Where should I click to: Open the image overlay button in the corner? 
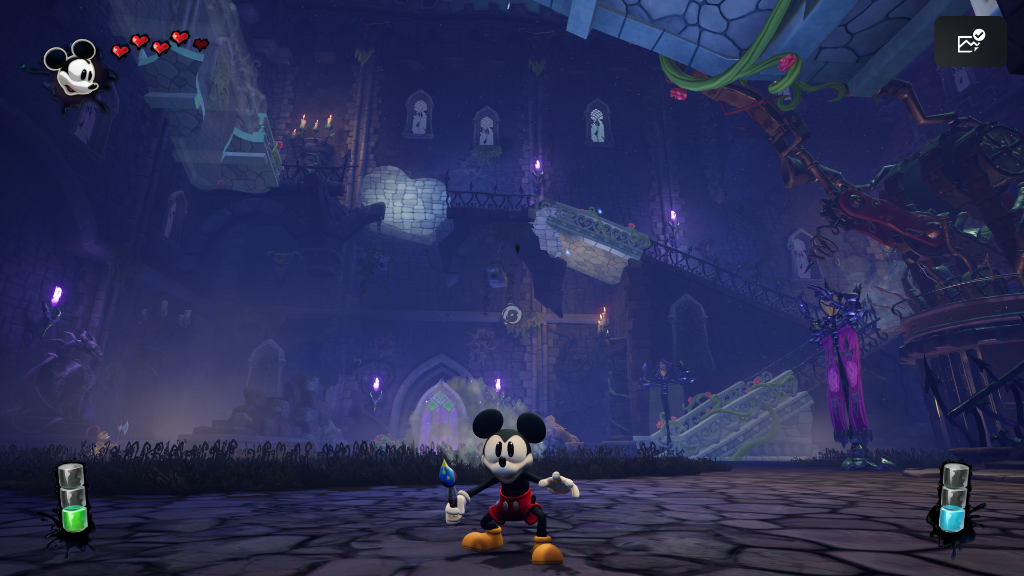970,42
